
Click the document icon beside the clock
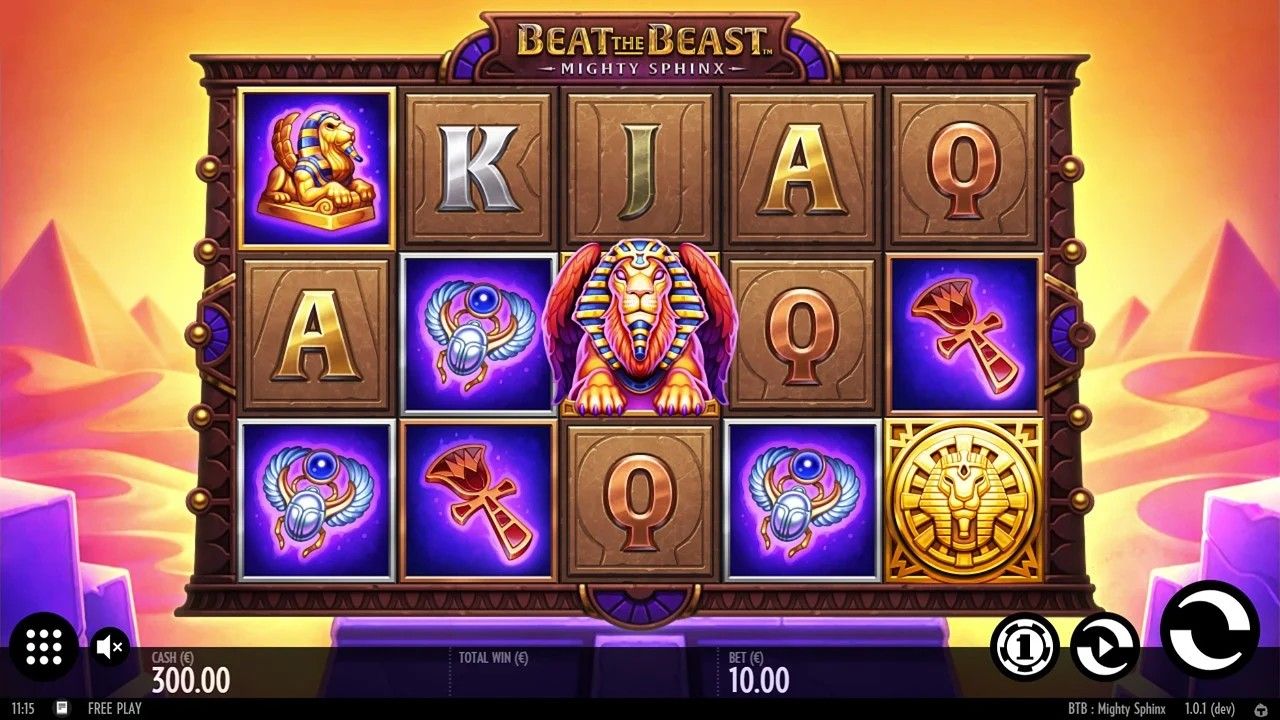[x=62, y=708]
